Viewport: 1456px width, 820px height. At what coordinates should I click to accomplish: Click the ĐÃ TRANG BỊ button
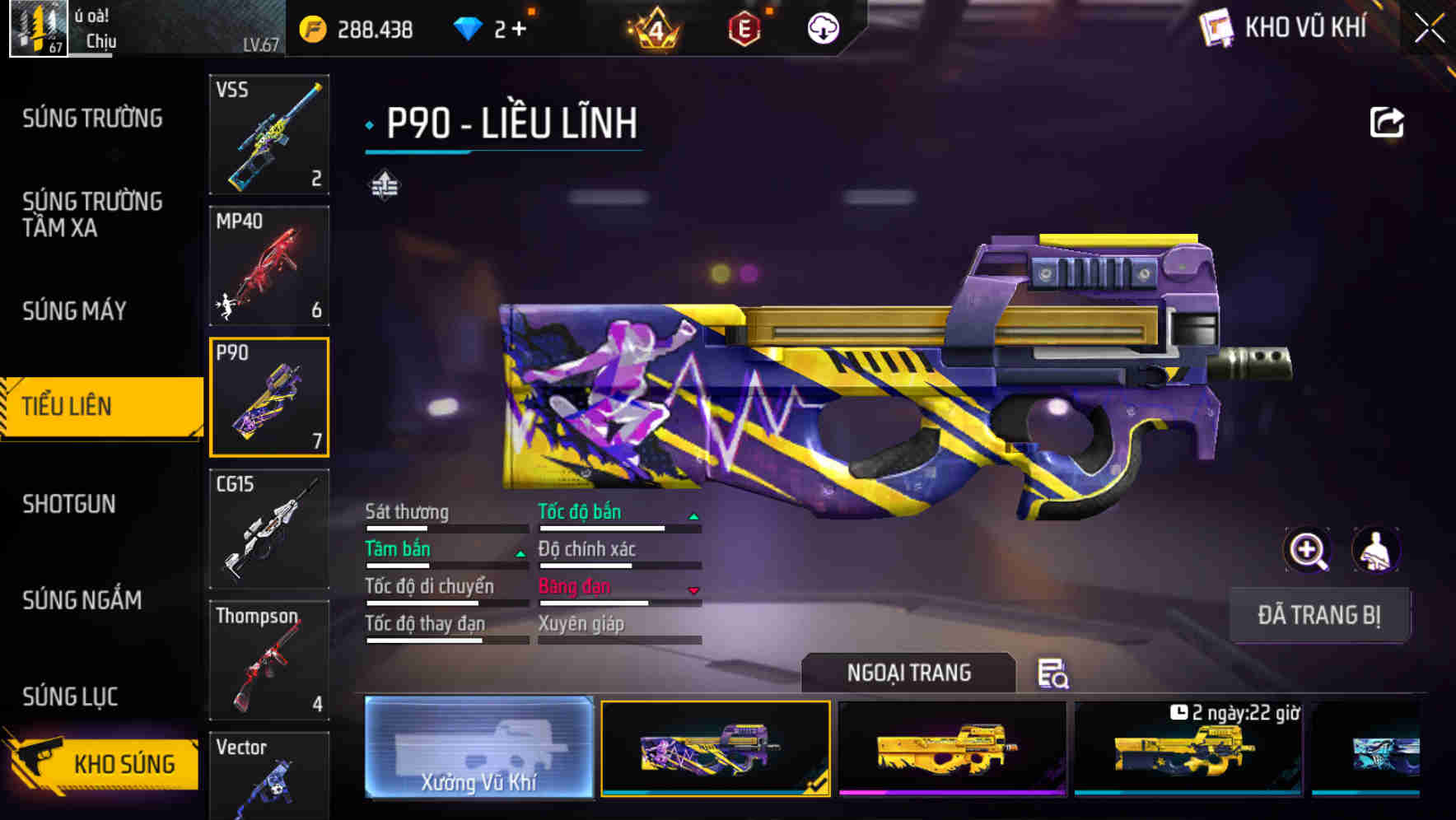point(1319,615)
